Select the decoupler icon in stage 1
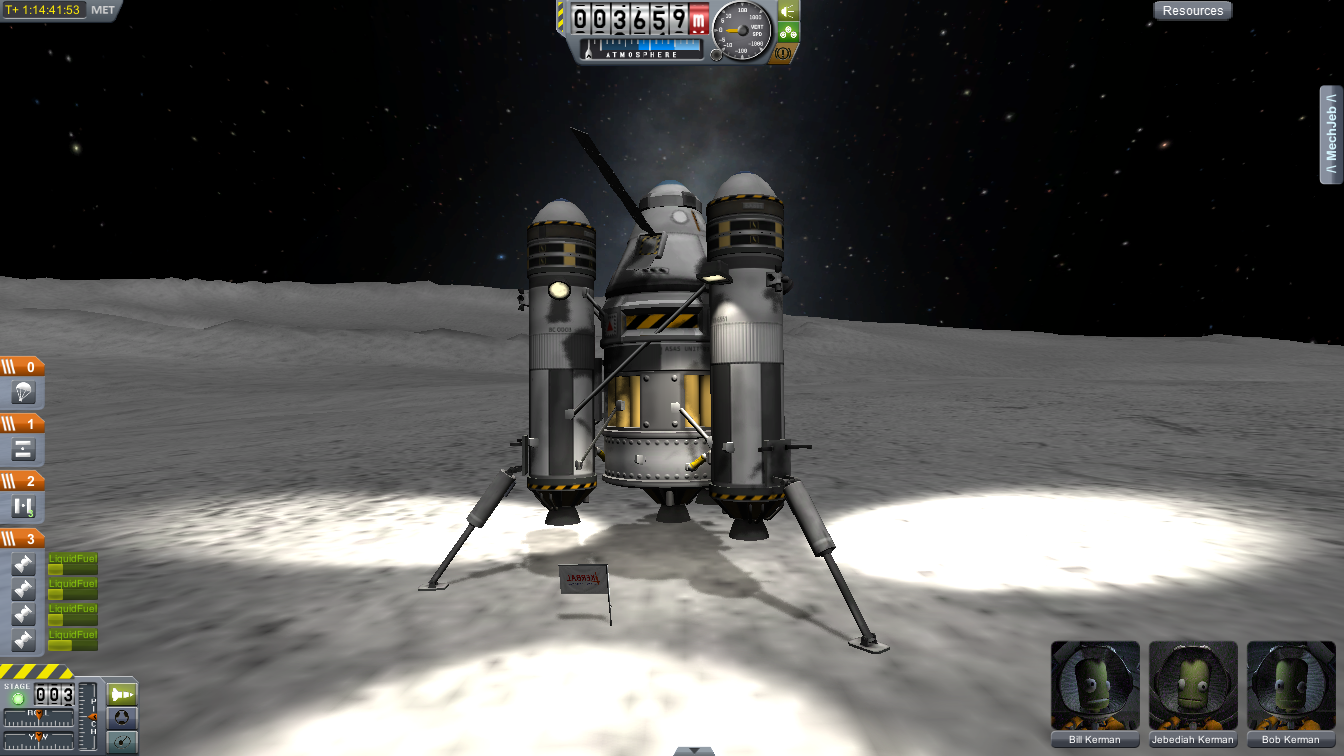The height and width of the screenshot is (756, 1344). coord(24,449)
